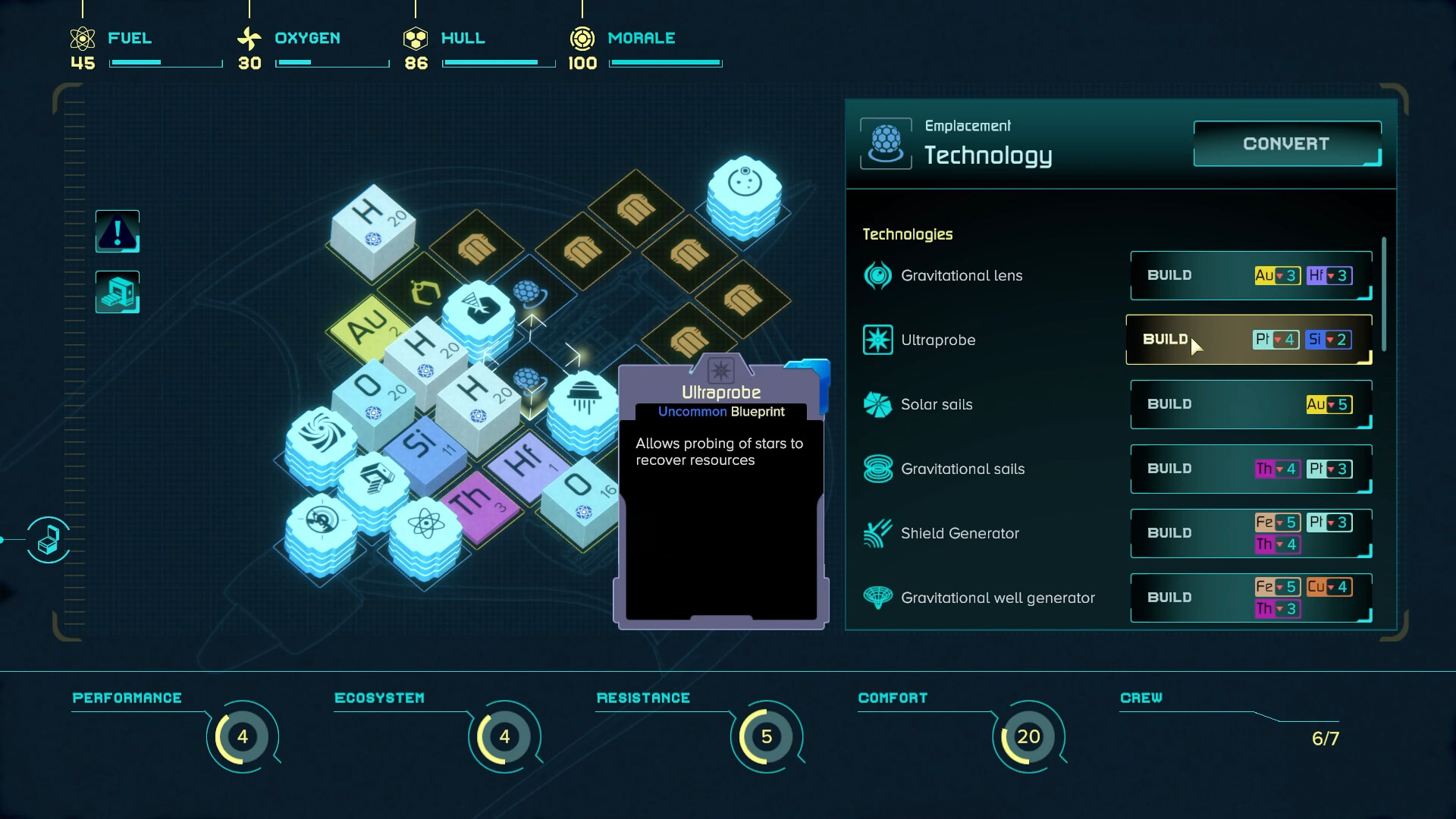The width and height of the screenshot is (1456, 819).
Task: Select the Solar sails icon
Action: coord(878,404)
